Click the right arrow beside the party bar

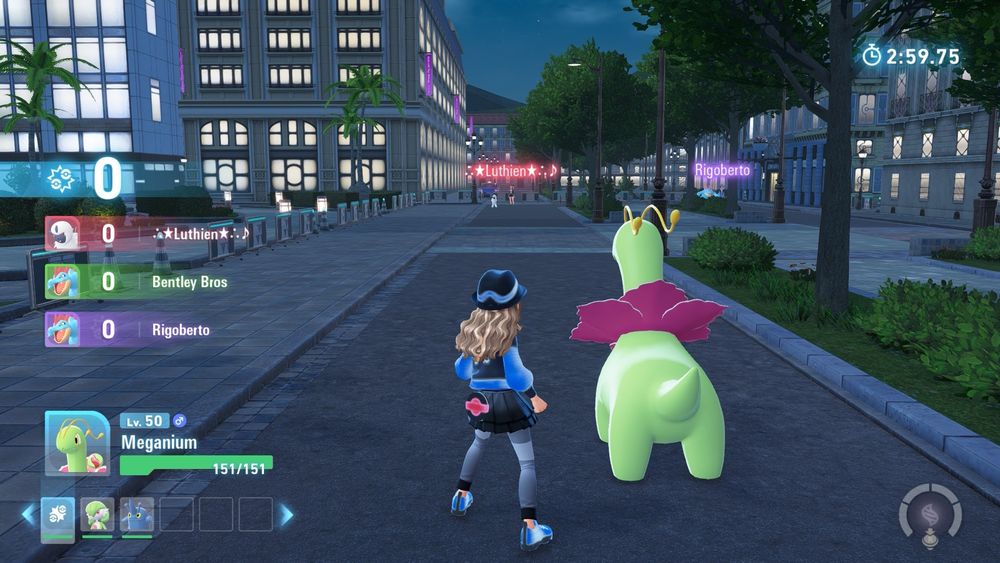[286, 514]
